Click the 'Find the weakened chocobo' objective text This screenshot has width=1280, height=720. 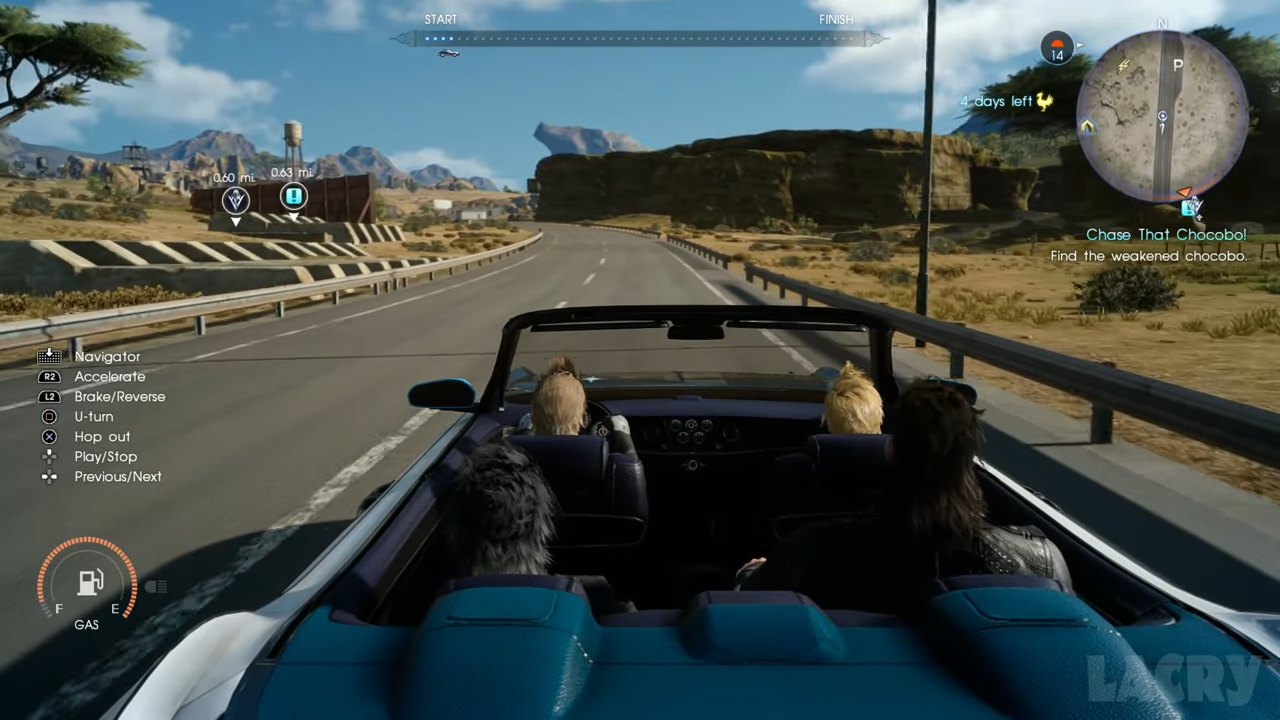(x=1148, y=256)
